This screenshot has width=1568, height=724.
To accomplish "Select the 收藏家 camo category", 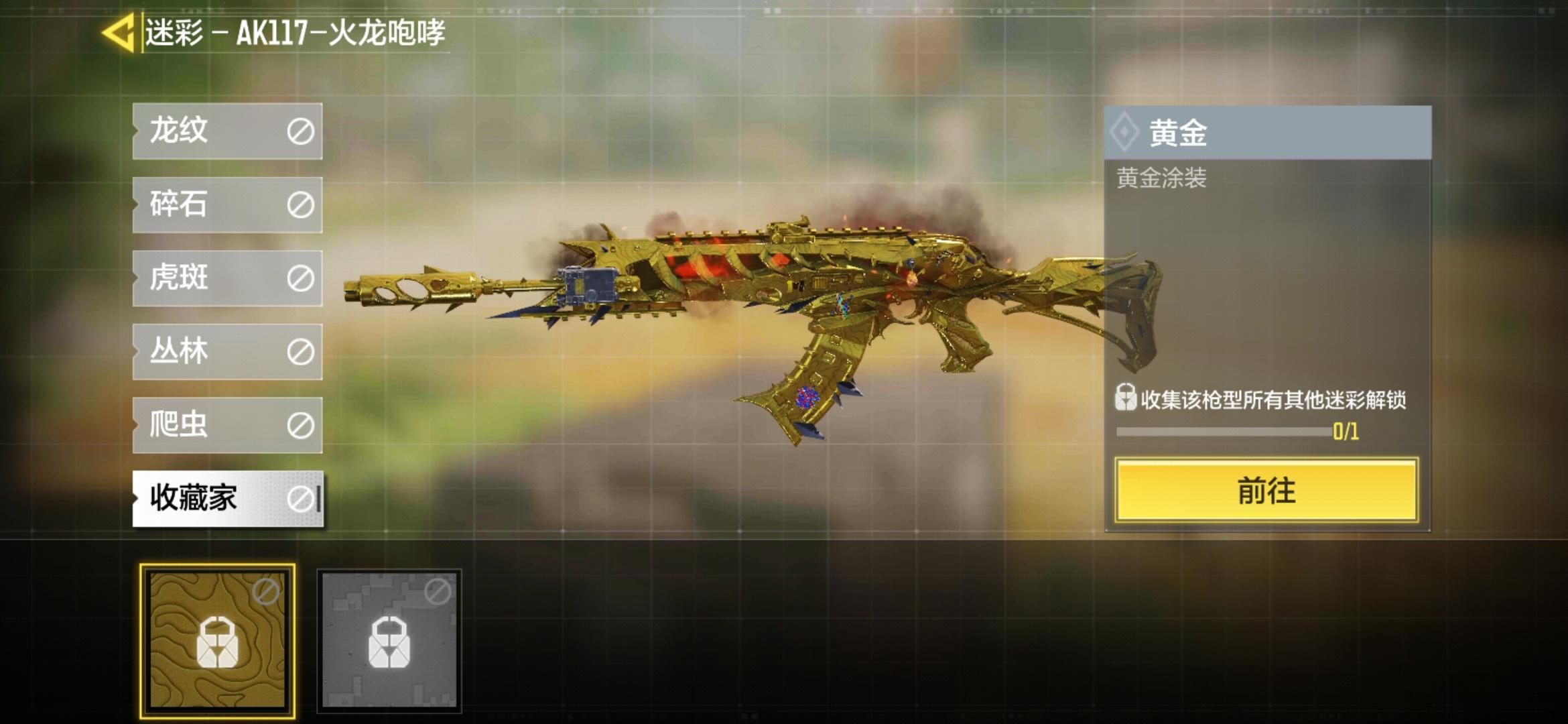I will tap(227, 499).
